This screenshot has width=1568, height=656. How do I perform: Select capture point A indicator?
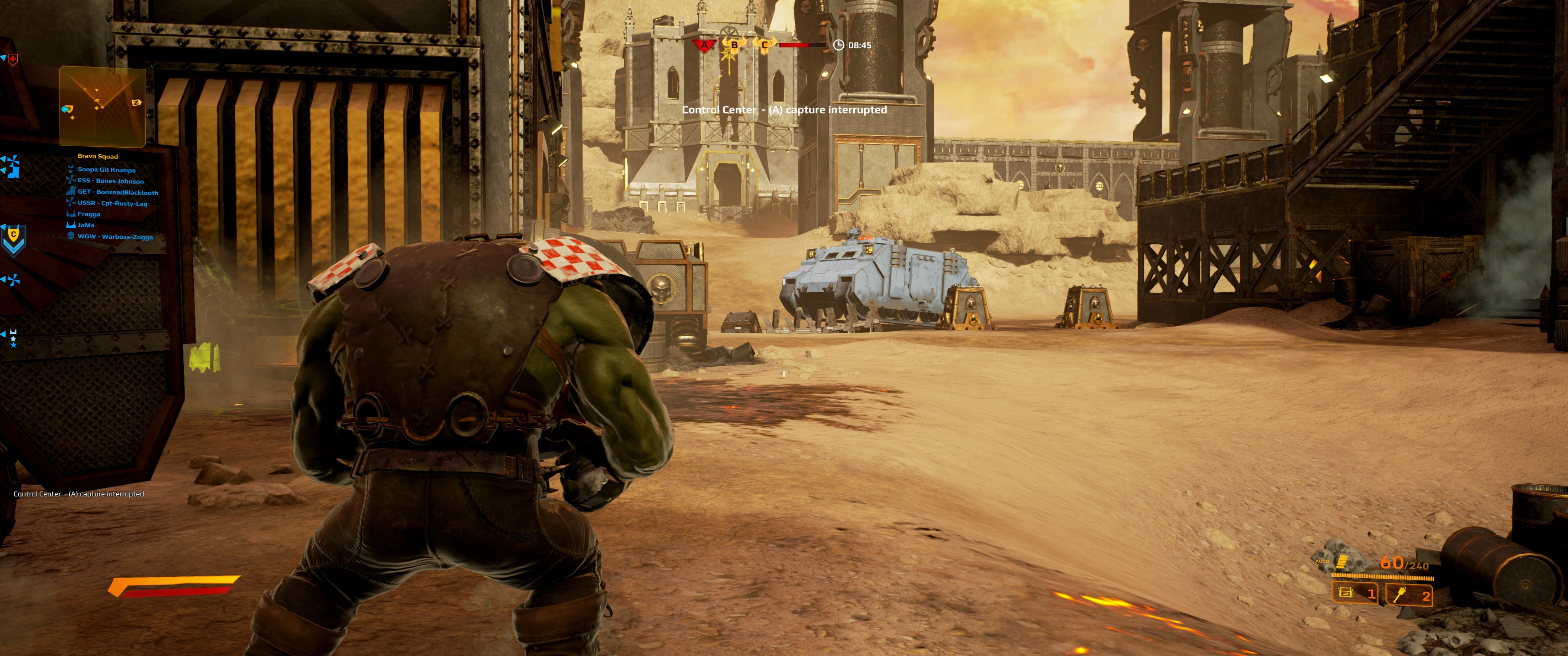coord(704,45)
